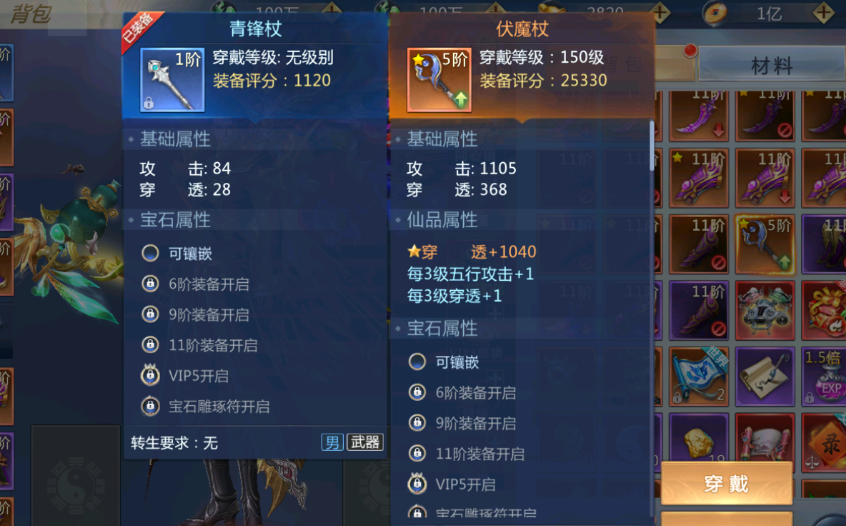This screenshot has width=846, height=526.
Task: Click the 青锋杖 equipped item icon
Action: (172, 80)
